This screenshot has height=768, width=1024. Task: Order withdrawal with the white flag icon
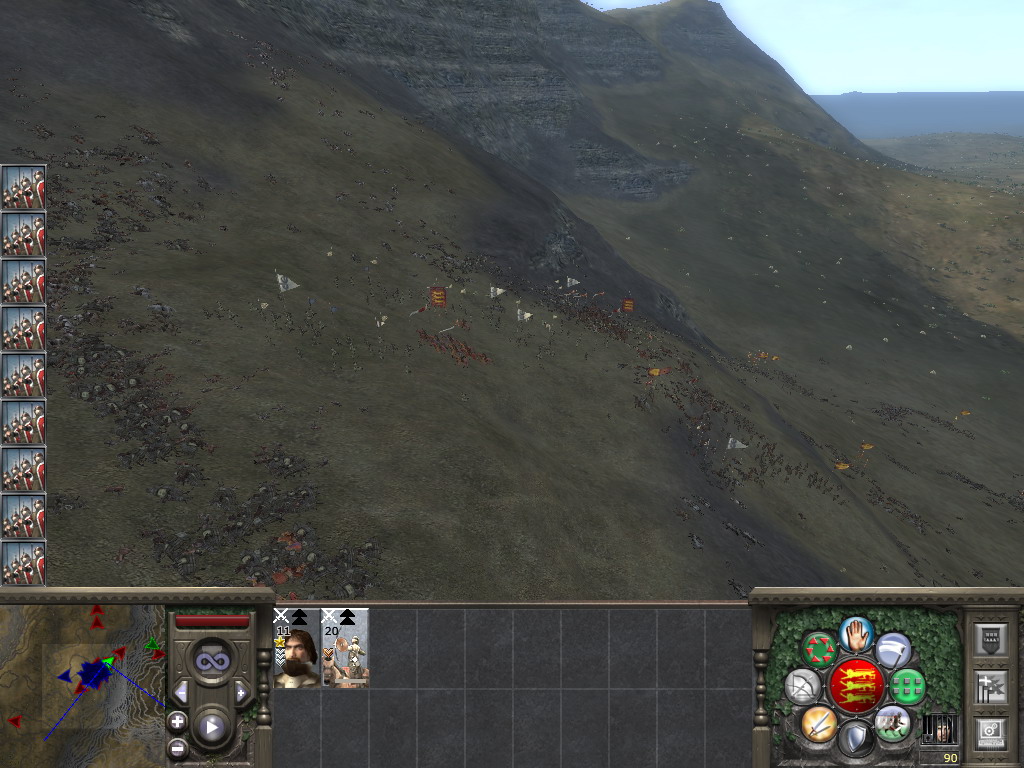pyautogui.click(x=893, y=650)
